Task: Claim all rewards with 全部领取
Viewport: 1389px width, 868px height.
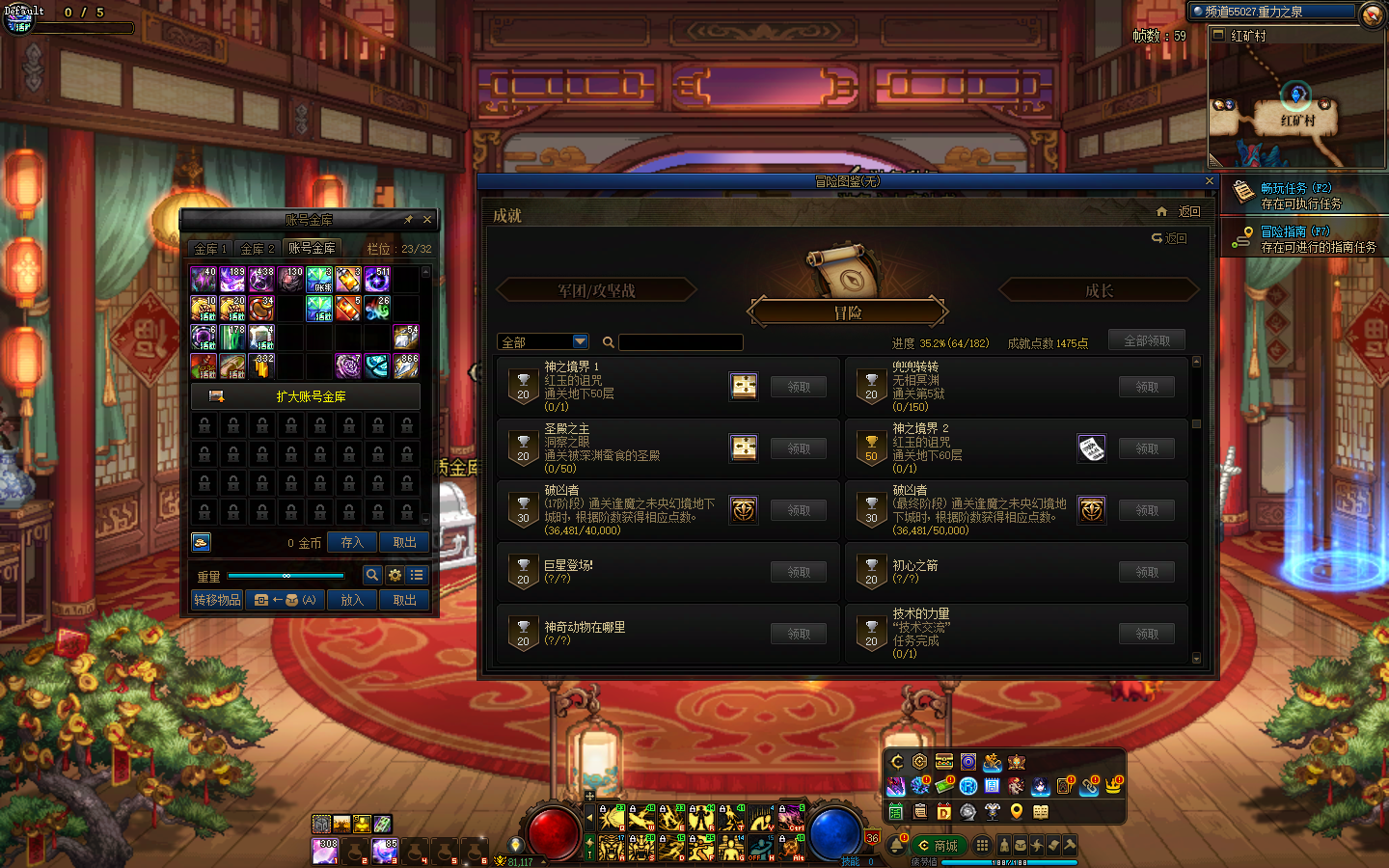Action: pos(1146,340)
